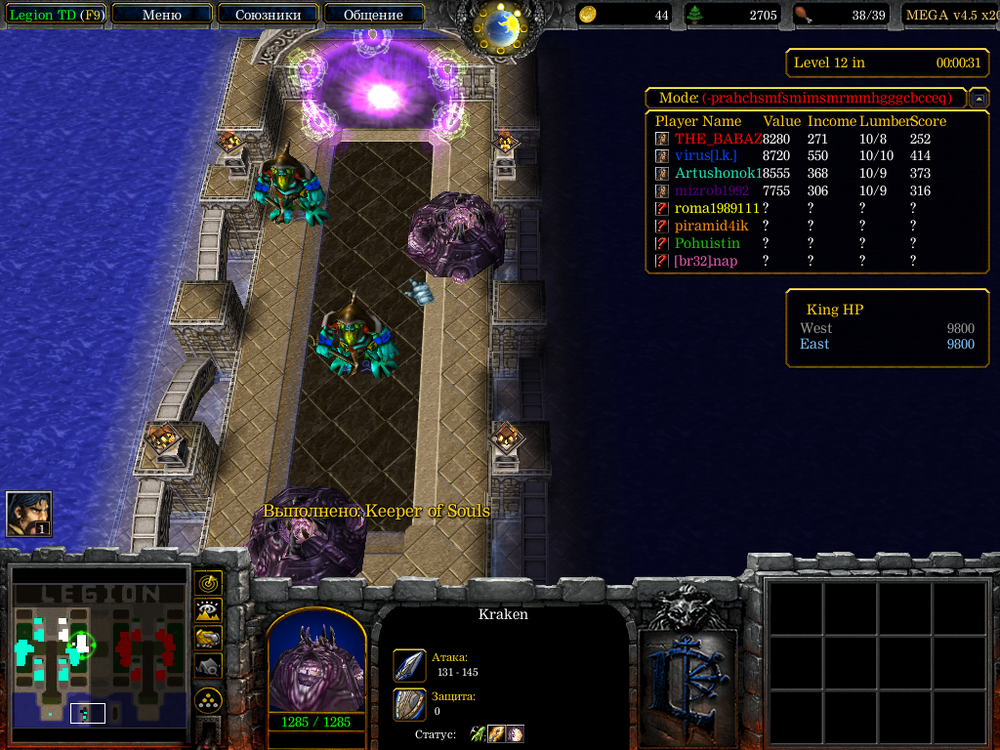This screenshot has width=1000, height=750.
Task: Open the Общение chat log
Action: point(373,15)
